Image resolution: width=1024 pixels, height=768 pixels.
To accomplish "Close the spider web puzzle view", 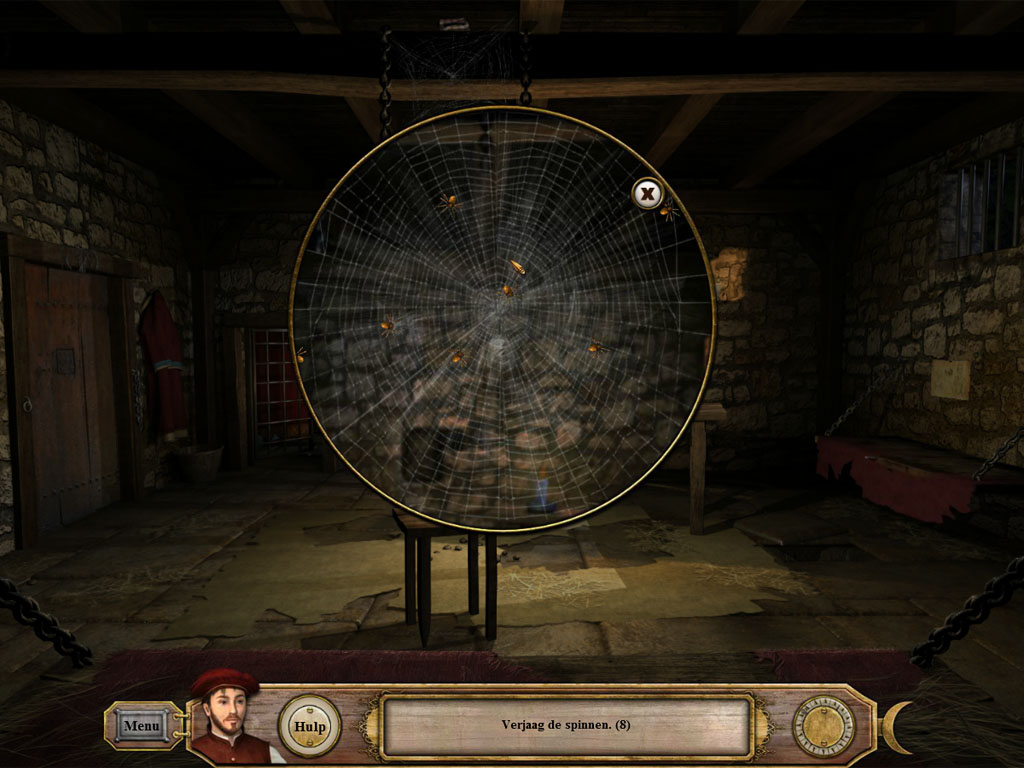I will coord(648,193).
